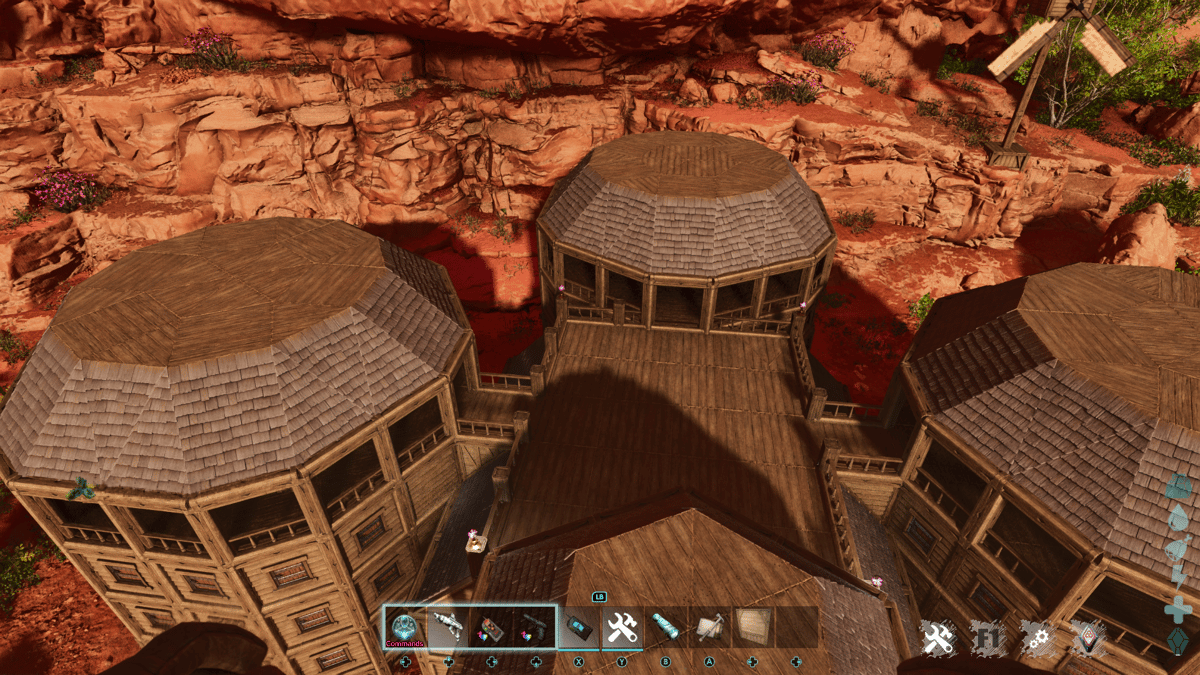Viewport: 1200px width, 675px height.
Task: Pick the wooden panel hotbar slot
Action: (x=752, y=627)
